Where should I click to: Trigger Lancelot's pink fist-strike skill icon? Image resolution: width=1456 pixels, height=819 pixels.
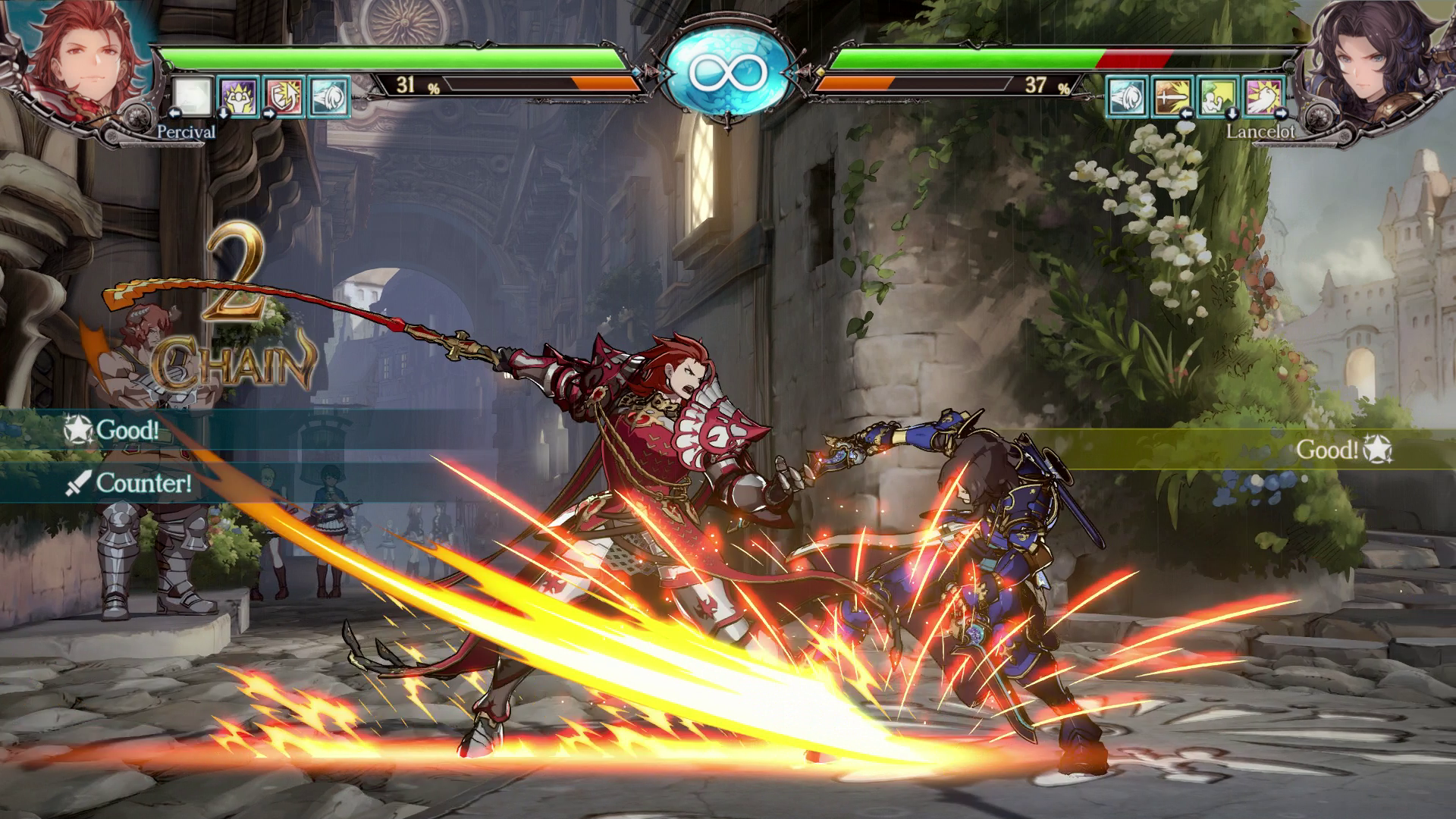pyautogui.click(x=1263, y=97)
